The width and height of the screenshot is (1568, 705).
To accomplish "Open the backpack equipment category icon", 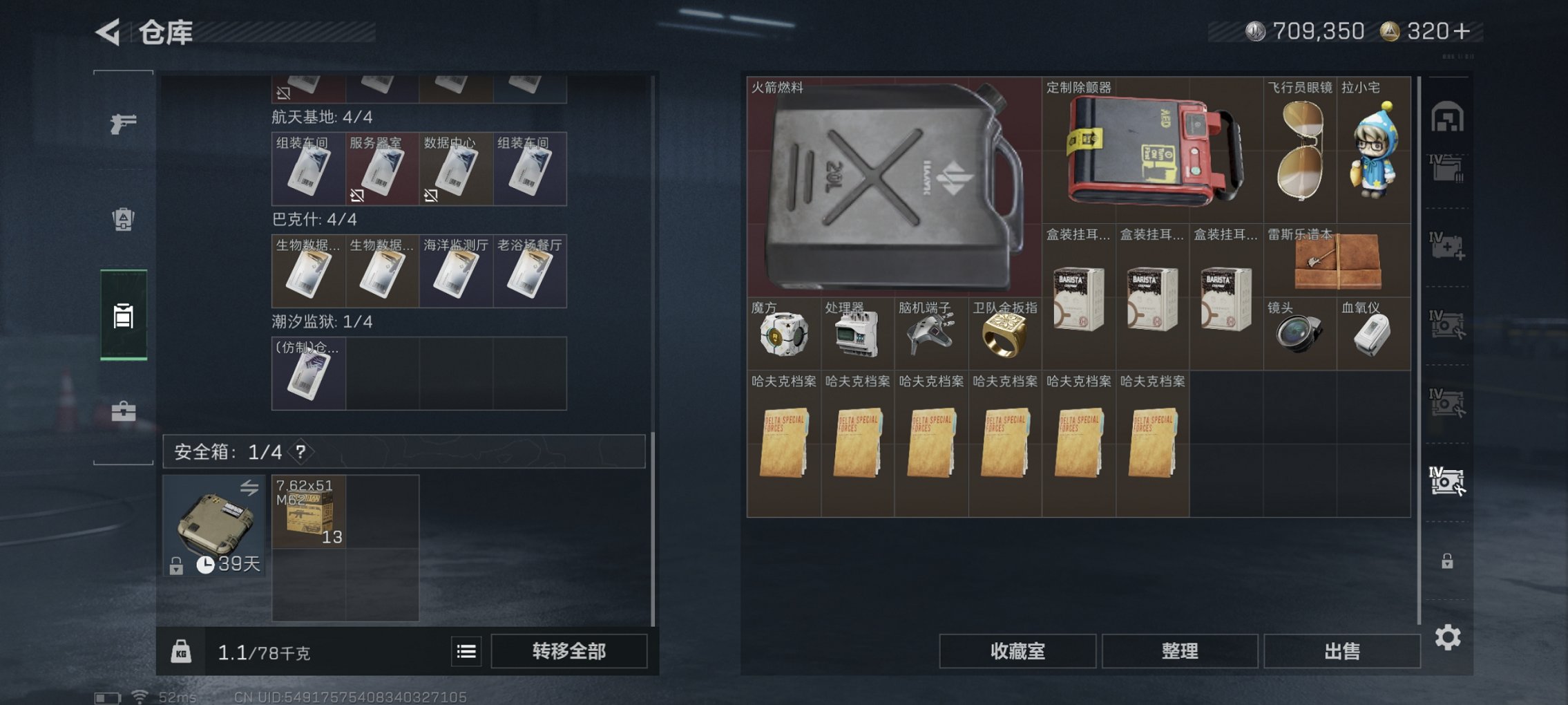I will coord(123,218).
